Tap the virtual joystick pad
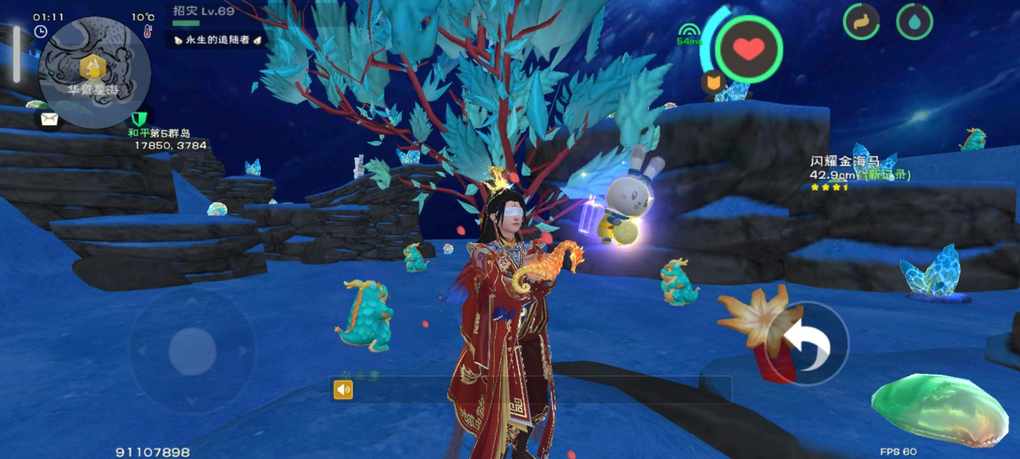1020x459 pixels. tap(191, 350)
